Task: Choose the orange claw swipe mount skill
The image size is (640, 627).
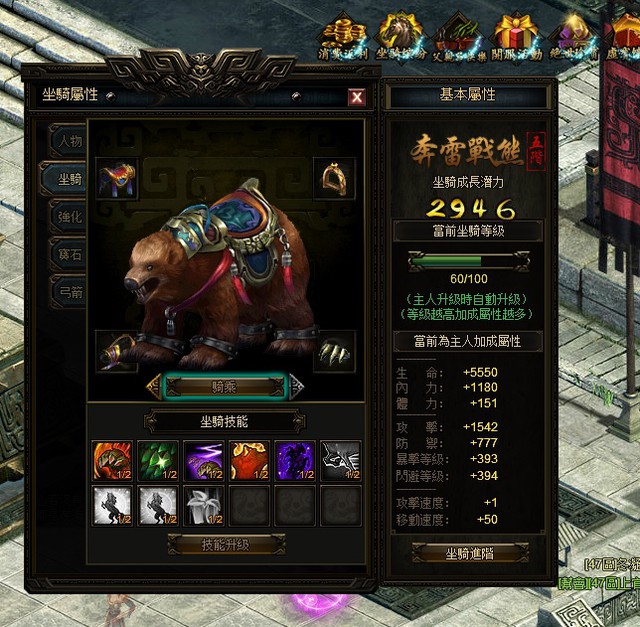Action: [x=110, y=461]
